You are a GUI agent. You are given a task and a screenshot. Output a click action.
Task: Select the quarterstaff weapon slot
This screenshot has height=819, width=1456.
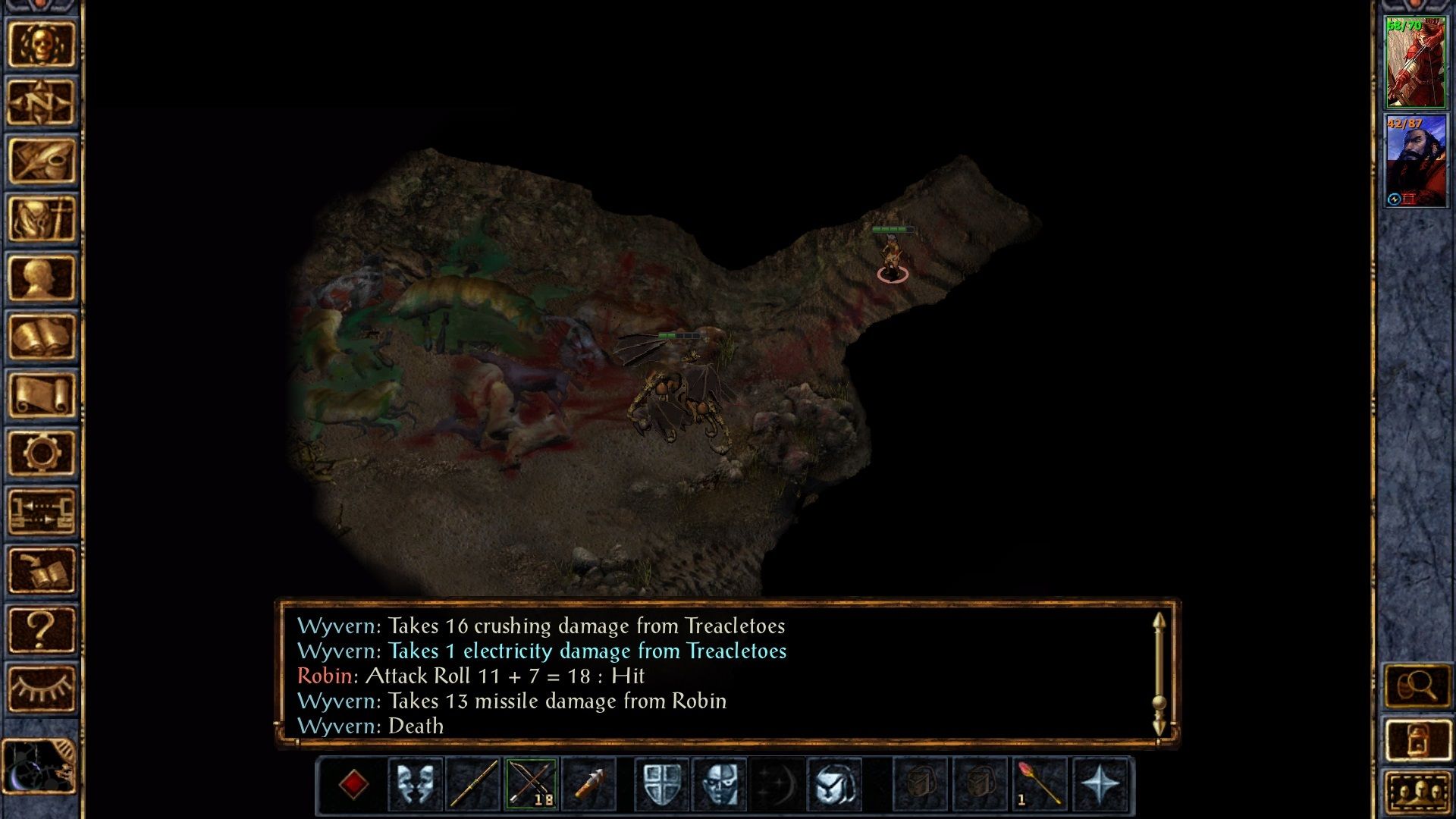(472, 785)
